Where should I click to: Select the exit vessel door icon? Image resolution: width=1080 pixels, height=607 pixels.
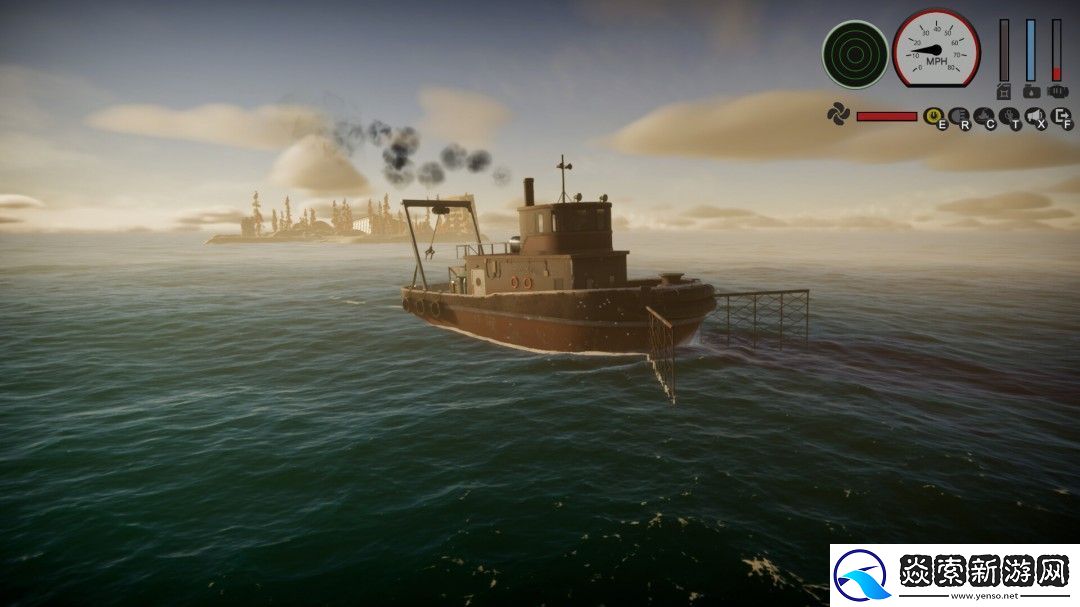click(x=1061, y=117)
